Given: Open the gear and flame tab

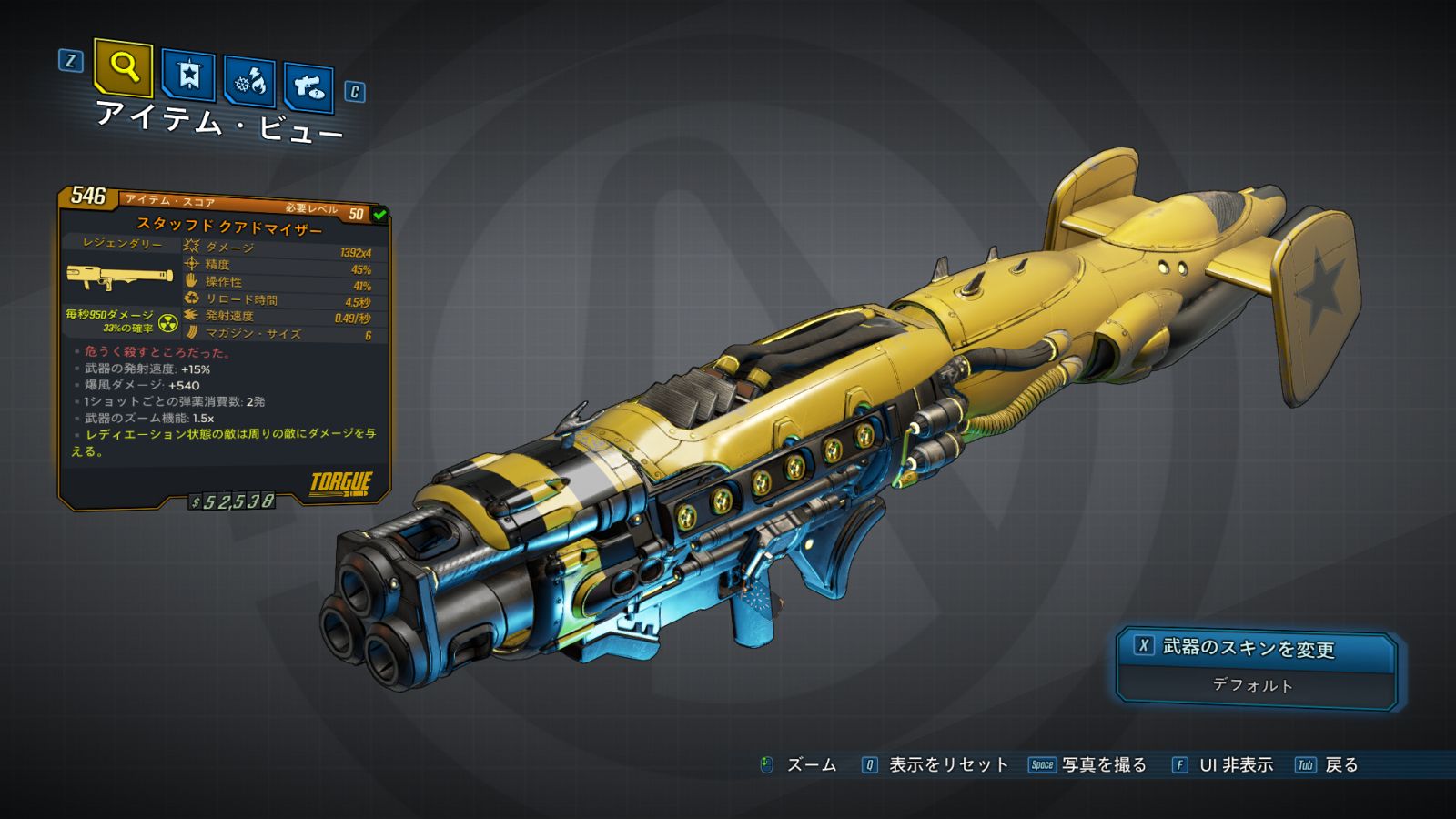Looking at the screenshot, I should pos(249,82).
